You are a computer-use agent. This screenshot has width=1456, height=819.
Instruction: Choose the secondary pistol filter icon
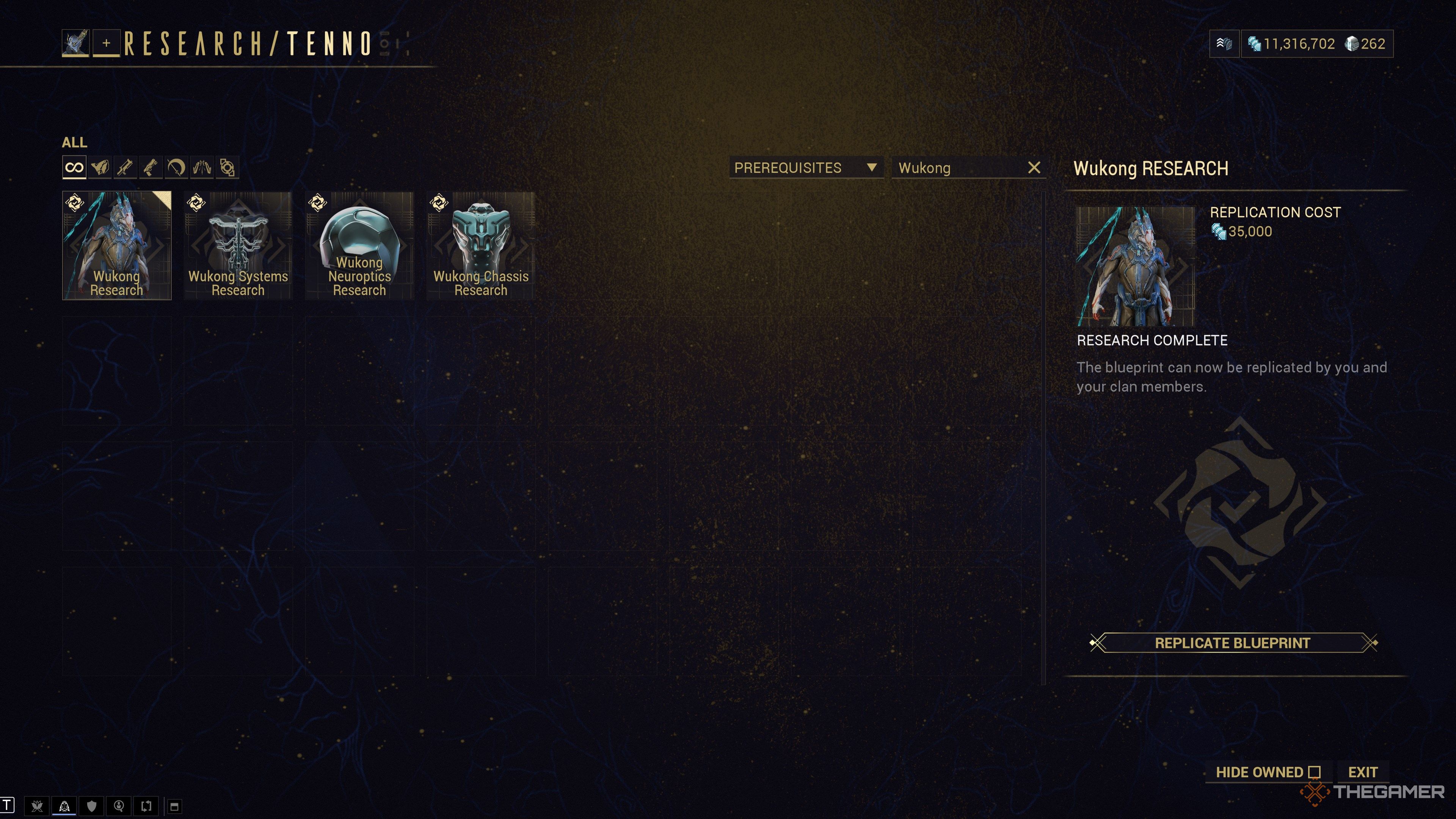point(151,167)
